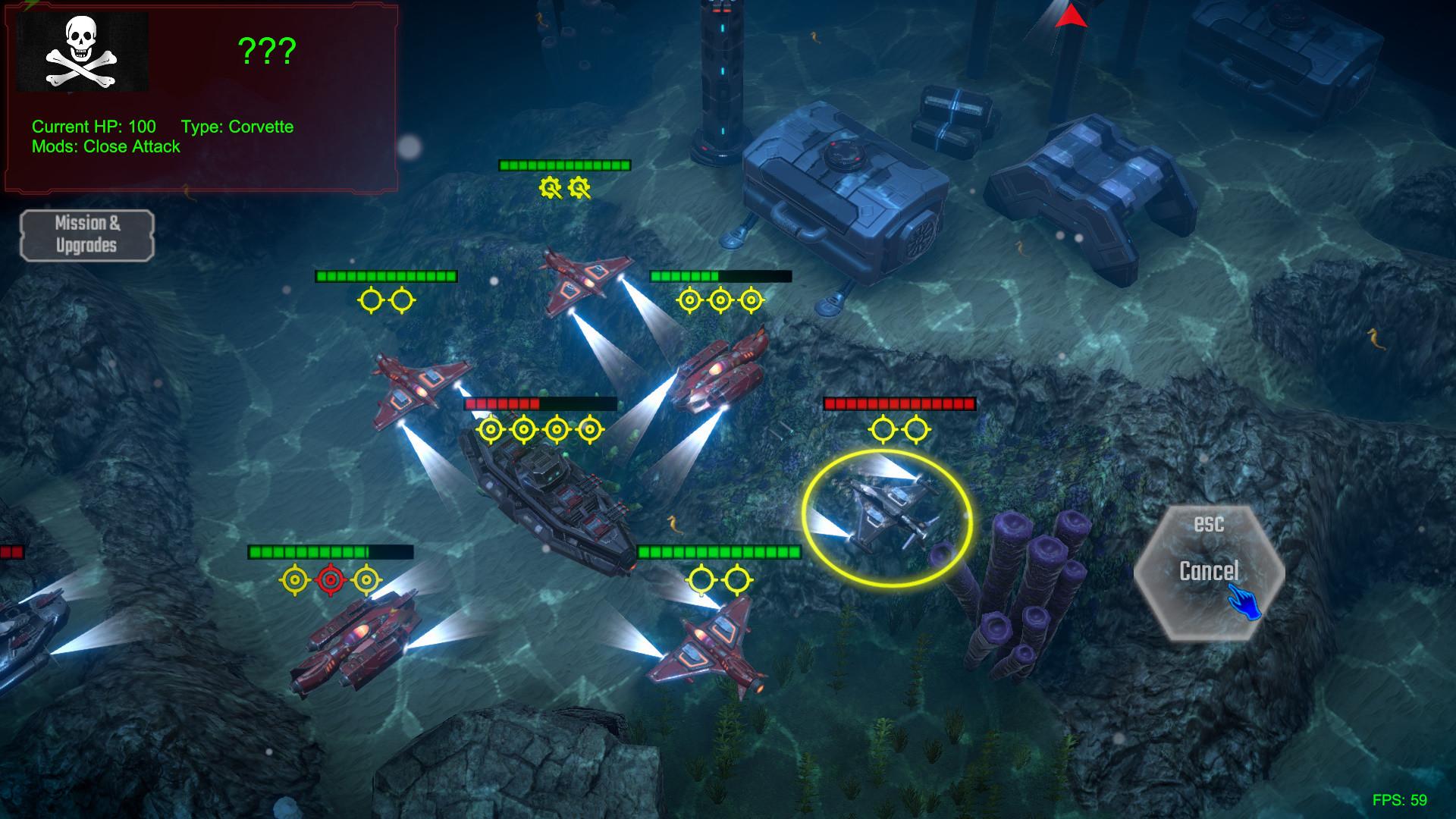Click a yellow targeting reticle above the circled silver ship
This screenshot has width=1456, height=819.
pos(882,428)
